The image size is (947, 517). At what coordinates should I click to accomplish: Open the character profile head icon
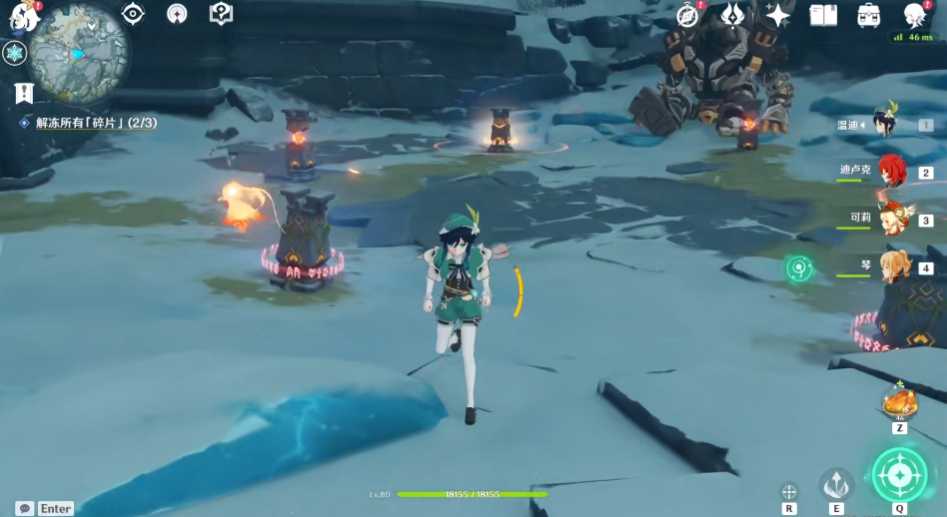pyautogui.click(x=914, y=15)
